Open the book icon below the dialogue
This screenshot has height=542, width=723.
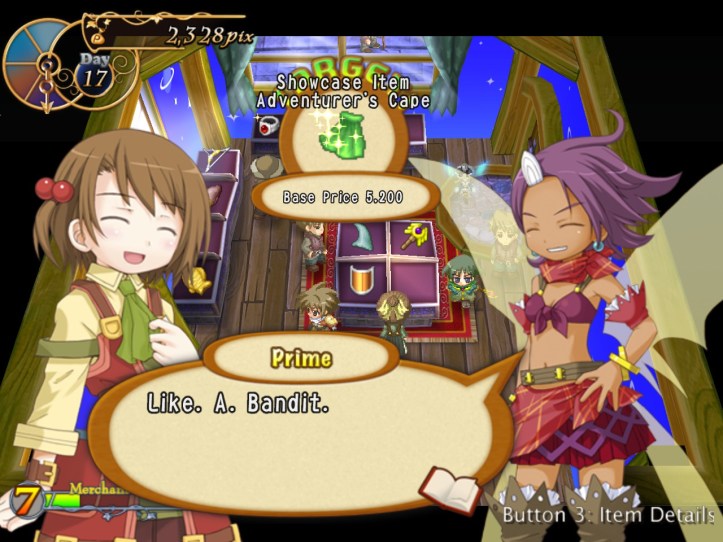pyautogui.click(x=450, y=489)
